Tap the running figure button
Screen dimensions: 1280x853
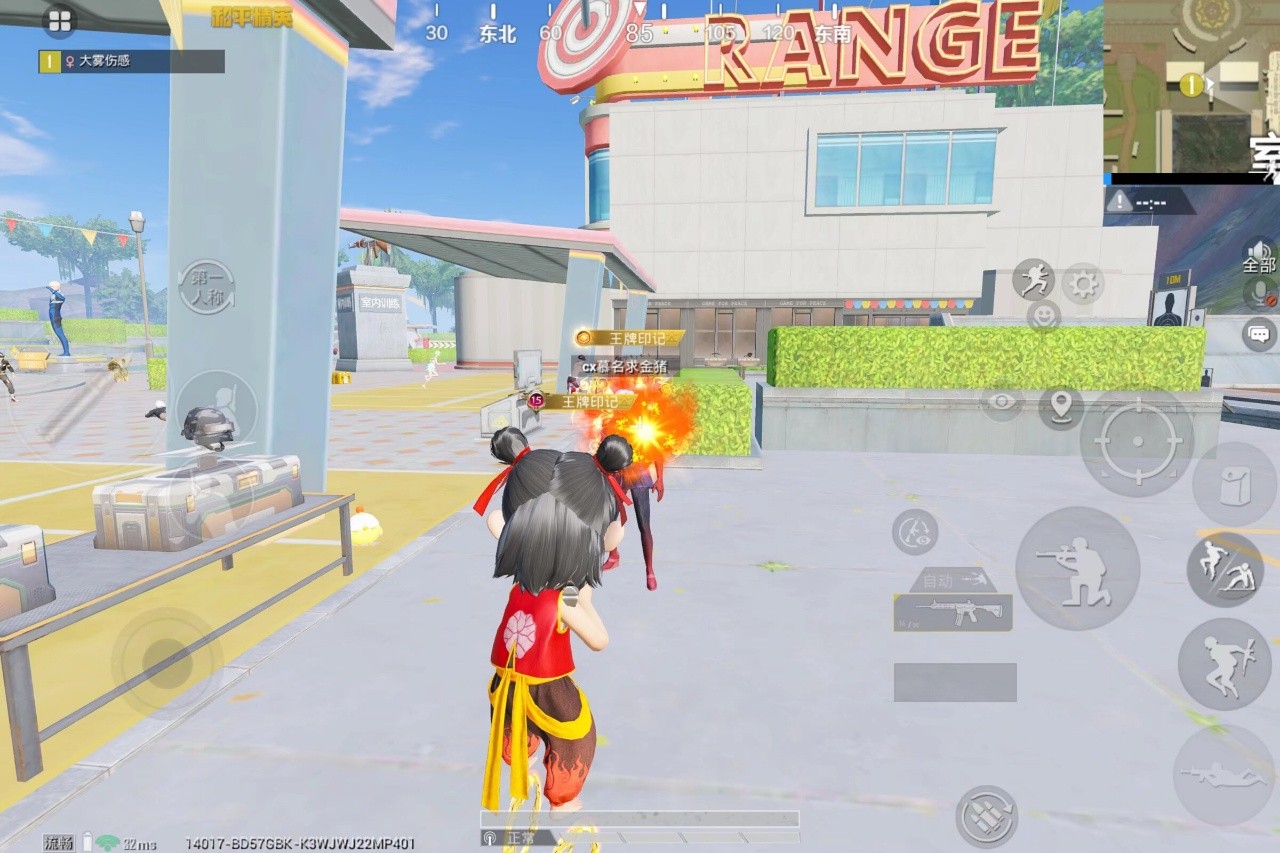(1033, 279)
